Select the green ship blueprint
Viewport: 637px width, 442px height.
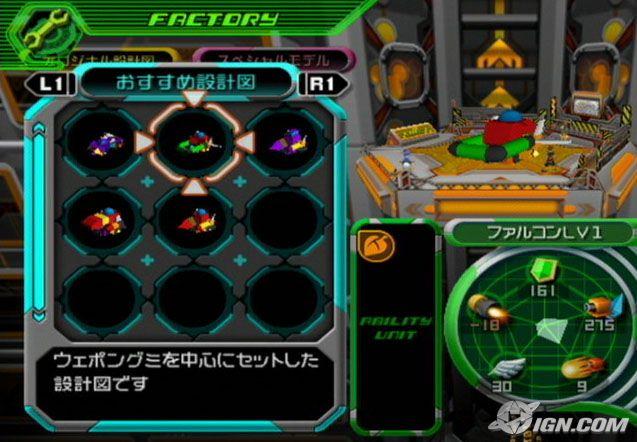click(x=193, y=145)
